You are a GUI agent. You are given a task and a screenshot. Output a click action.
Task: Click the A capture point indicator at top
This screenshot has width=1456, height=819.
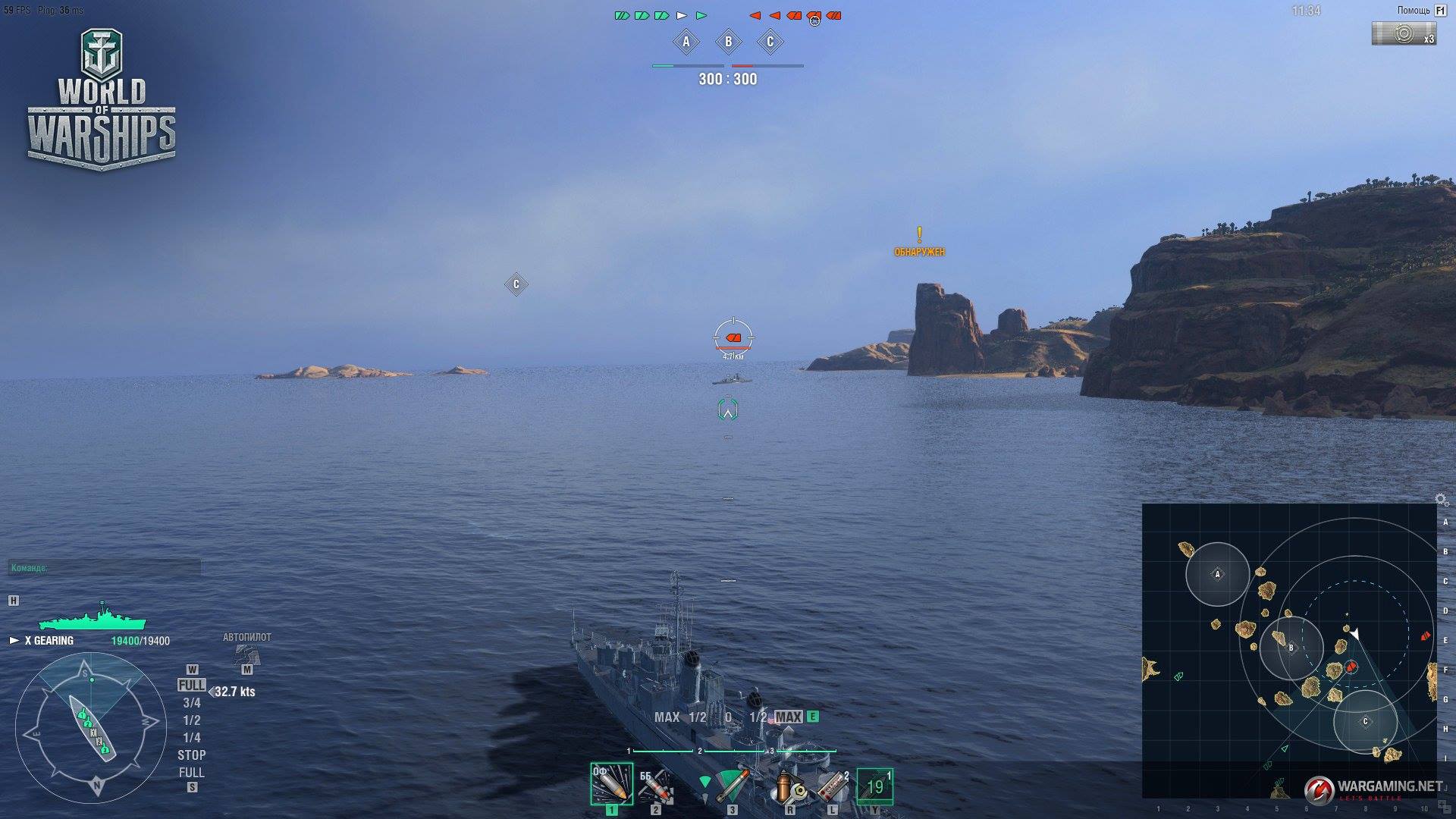pyautogui.click(x=686, y=42)
